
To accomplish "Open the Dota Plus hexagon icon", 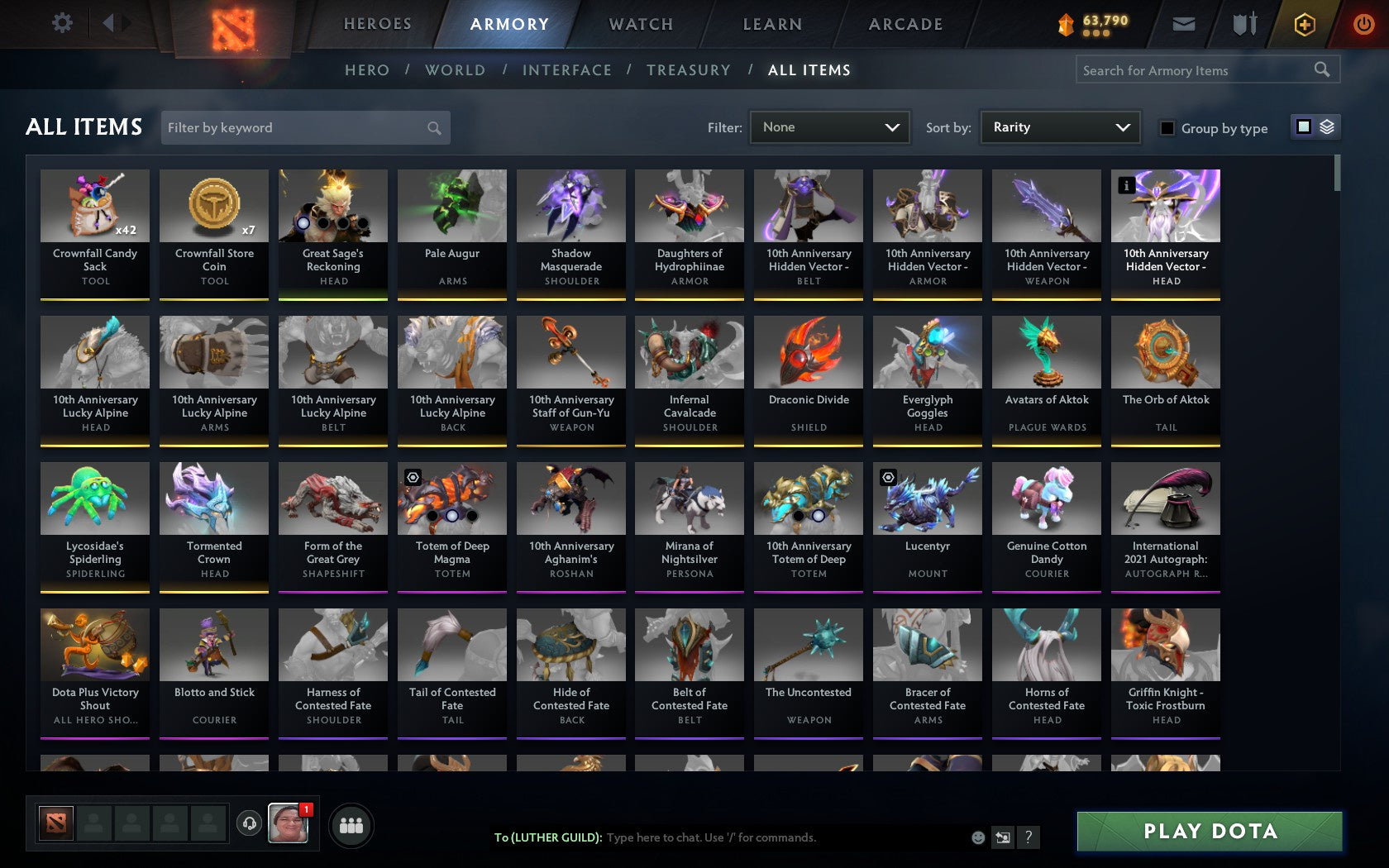I will 1304,23.
